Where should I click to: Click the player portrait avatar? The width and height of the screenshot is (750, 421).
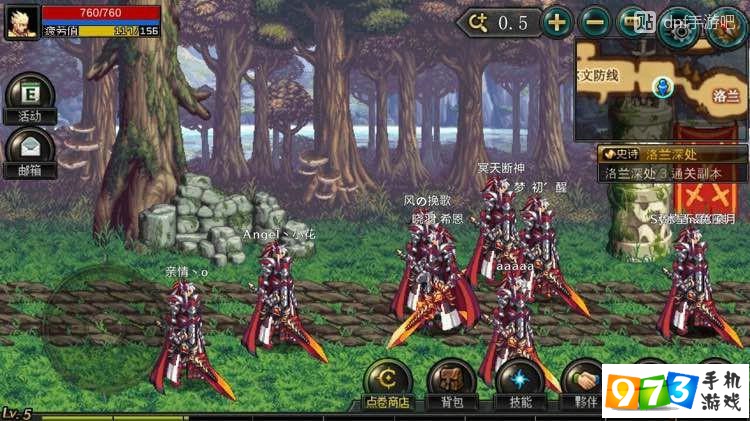click(22, 23)
